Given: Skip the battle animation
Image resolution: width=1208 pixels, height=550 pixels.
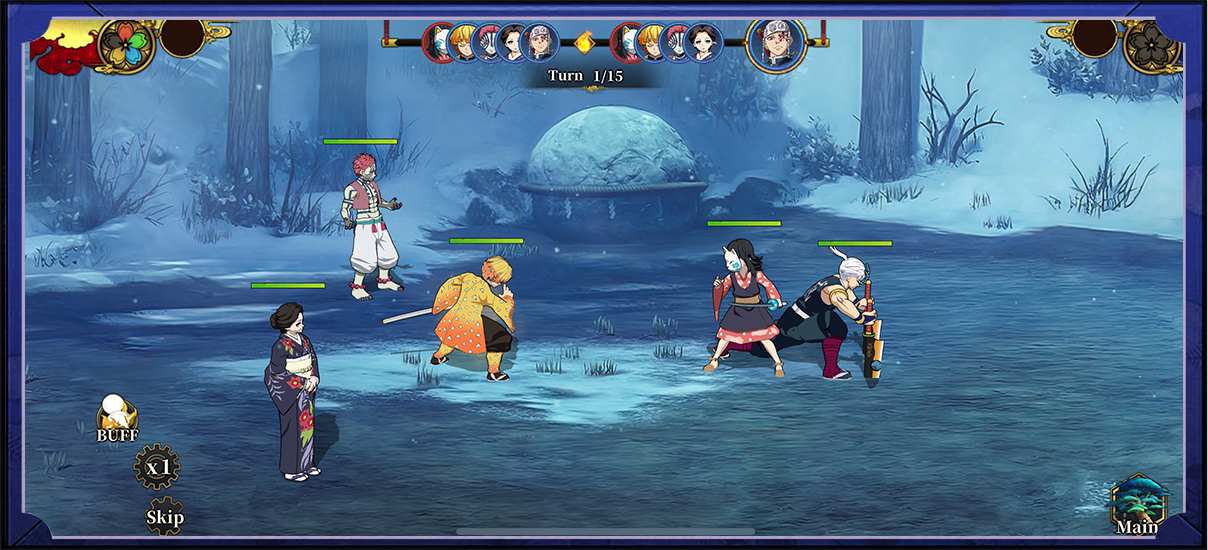Looking at the screenshot, I should [165, 516].
